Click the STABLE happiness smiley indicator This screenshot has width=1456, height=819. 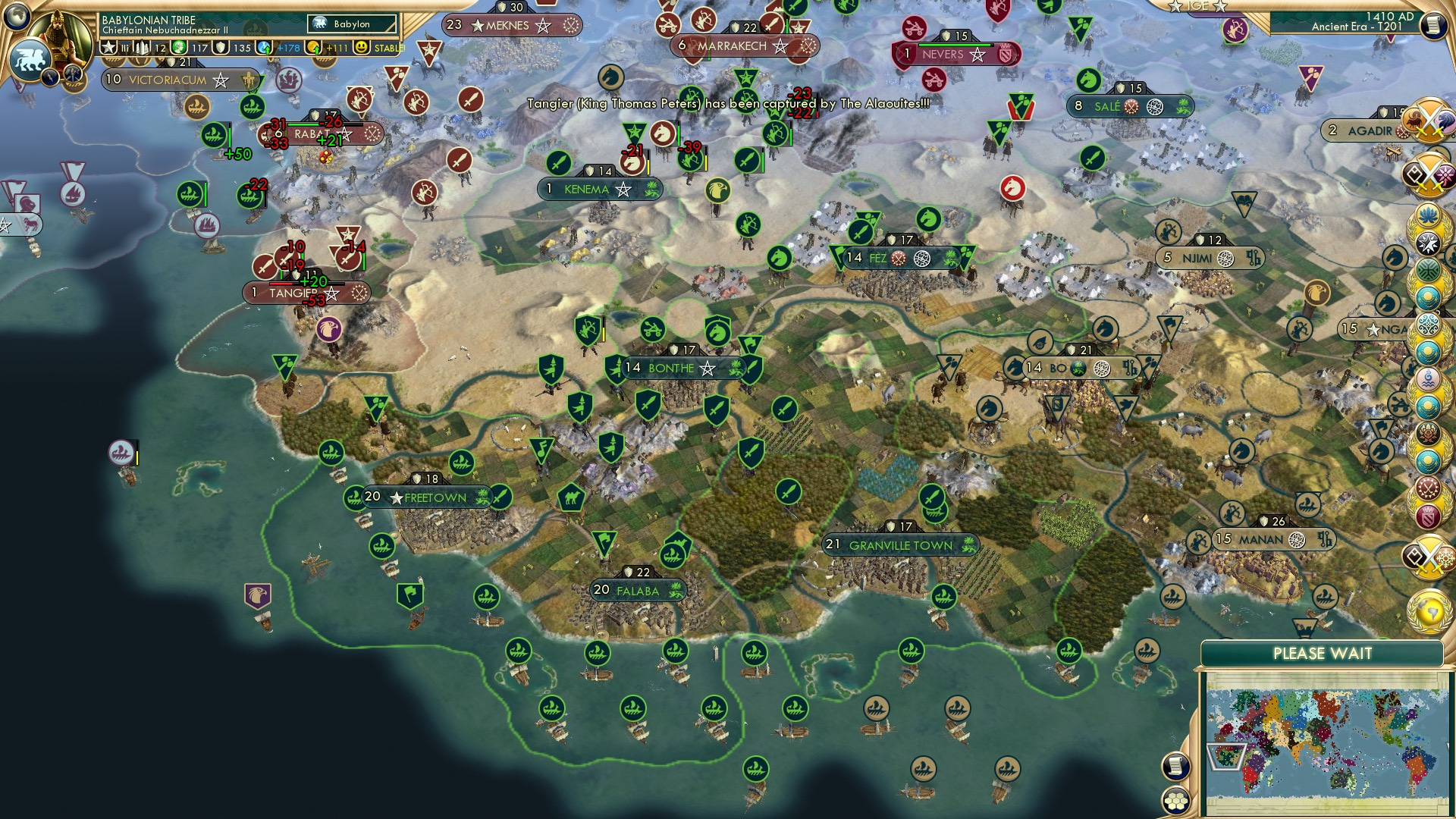[x=362, y=46]
